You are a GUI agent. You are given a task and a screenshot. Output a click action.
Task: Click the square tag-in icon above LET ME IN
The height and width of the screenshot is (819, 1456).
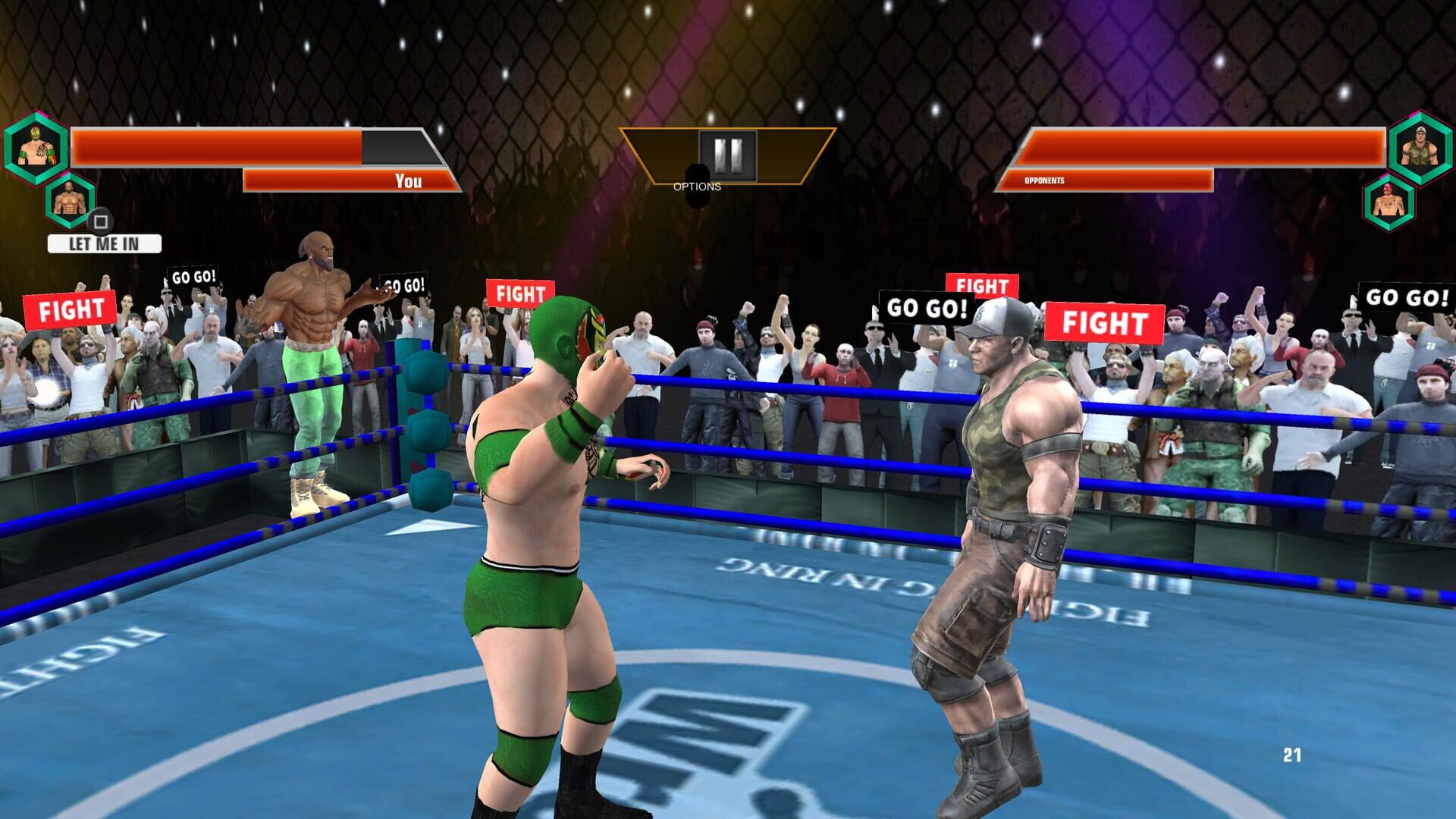tap(101, 222)
